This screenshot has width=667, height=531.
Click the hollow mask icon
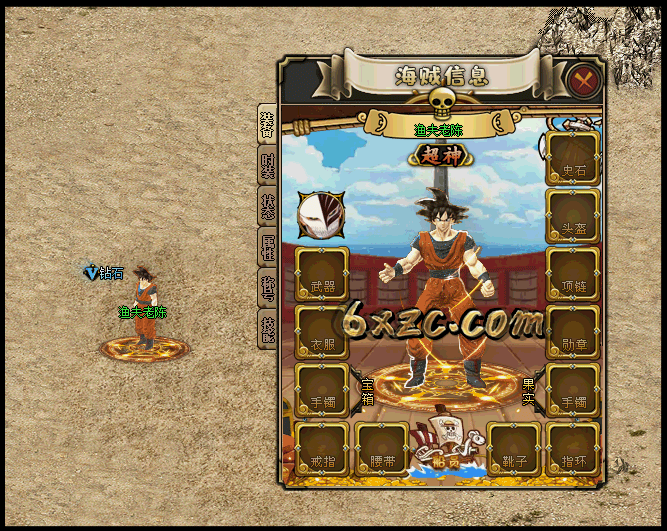point(321,214)
